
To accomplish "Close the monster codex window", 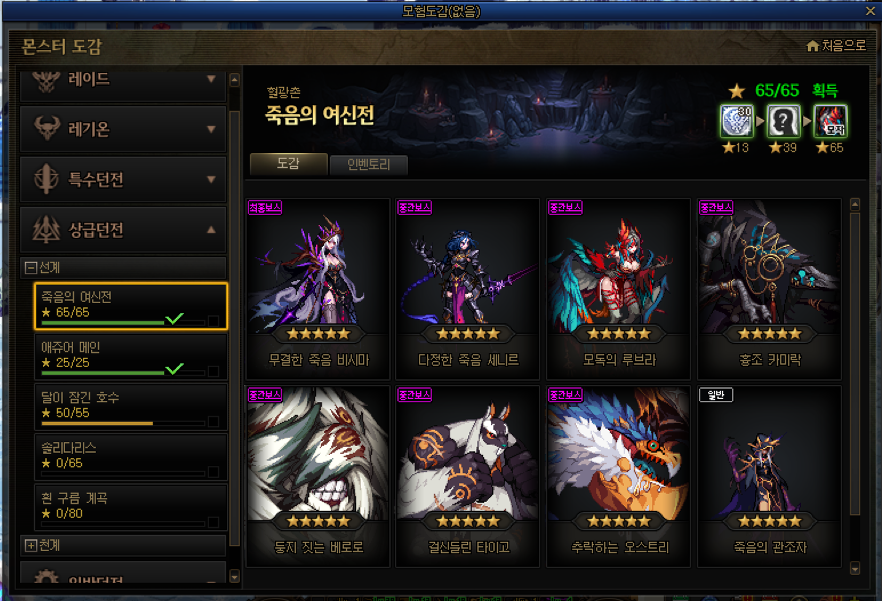I will pos(872,11).
